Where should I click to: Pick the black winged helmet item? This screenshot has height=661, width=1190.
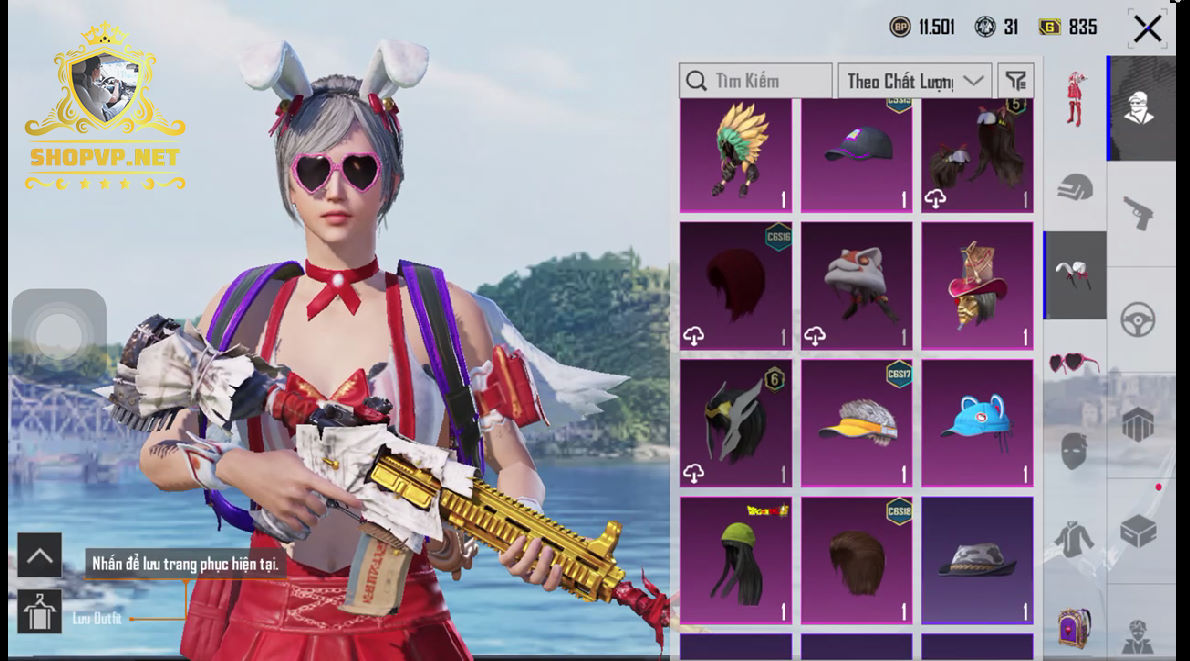pyautogui.click(x=736, y=424)
